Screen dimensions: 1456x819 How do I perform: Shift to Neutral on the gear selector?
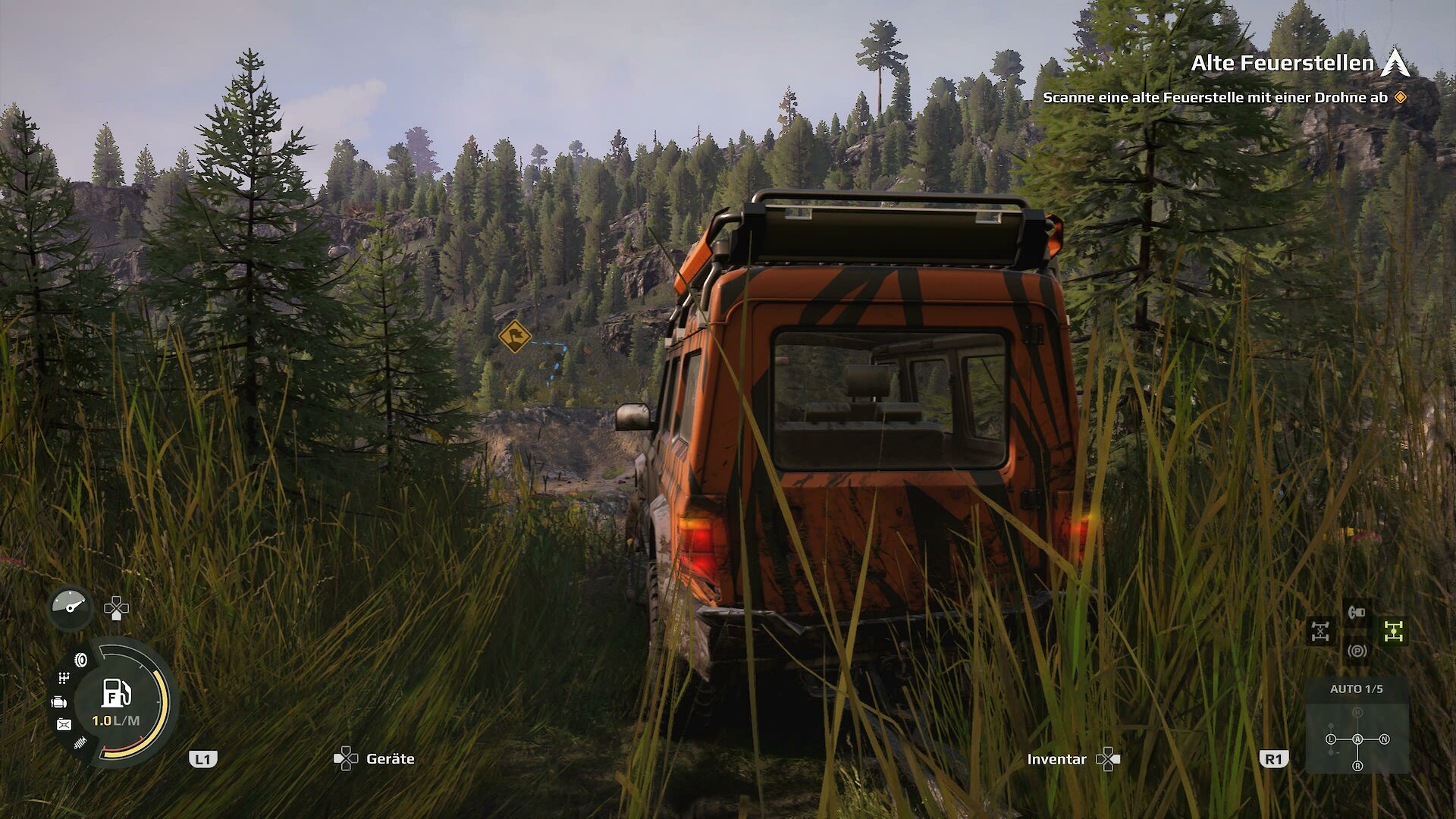[x=1385, y=739]
